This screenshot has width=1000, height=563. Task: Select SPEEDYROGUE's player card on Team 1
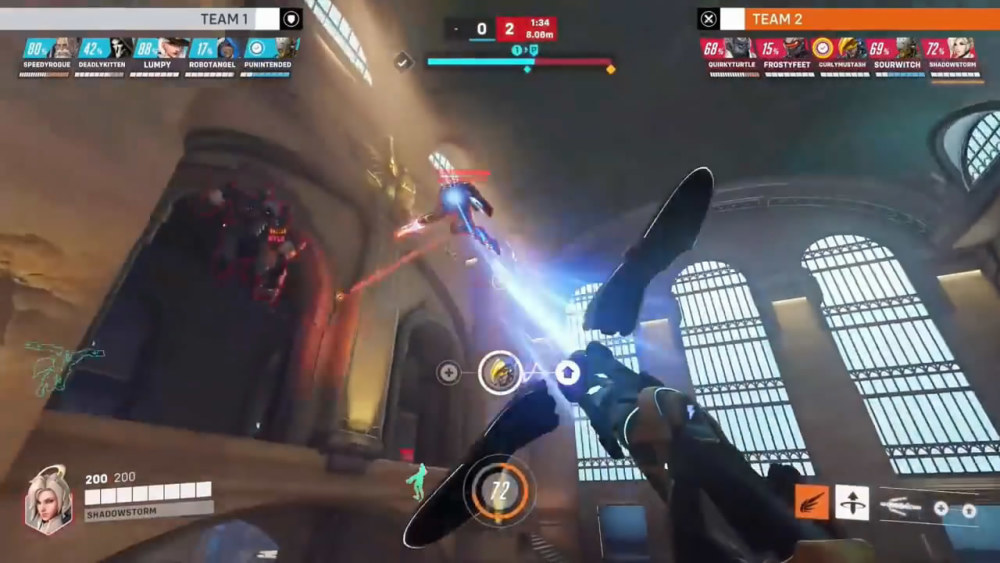point(50,55)
